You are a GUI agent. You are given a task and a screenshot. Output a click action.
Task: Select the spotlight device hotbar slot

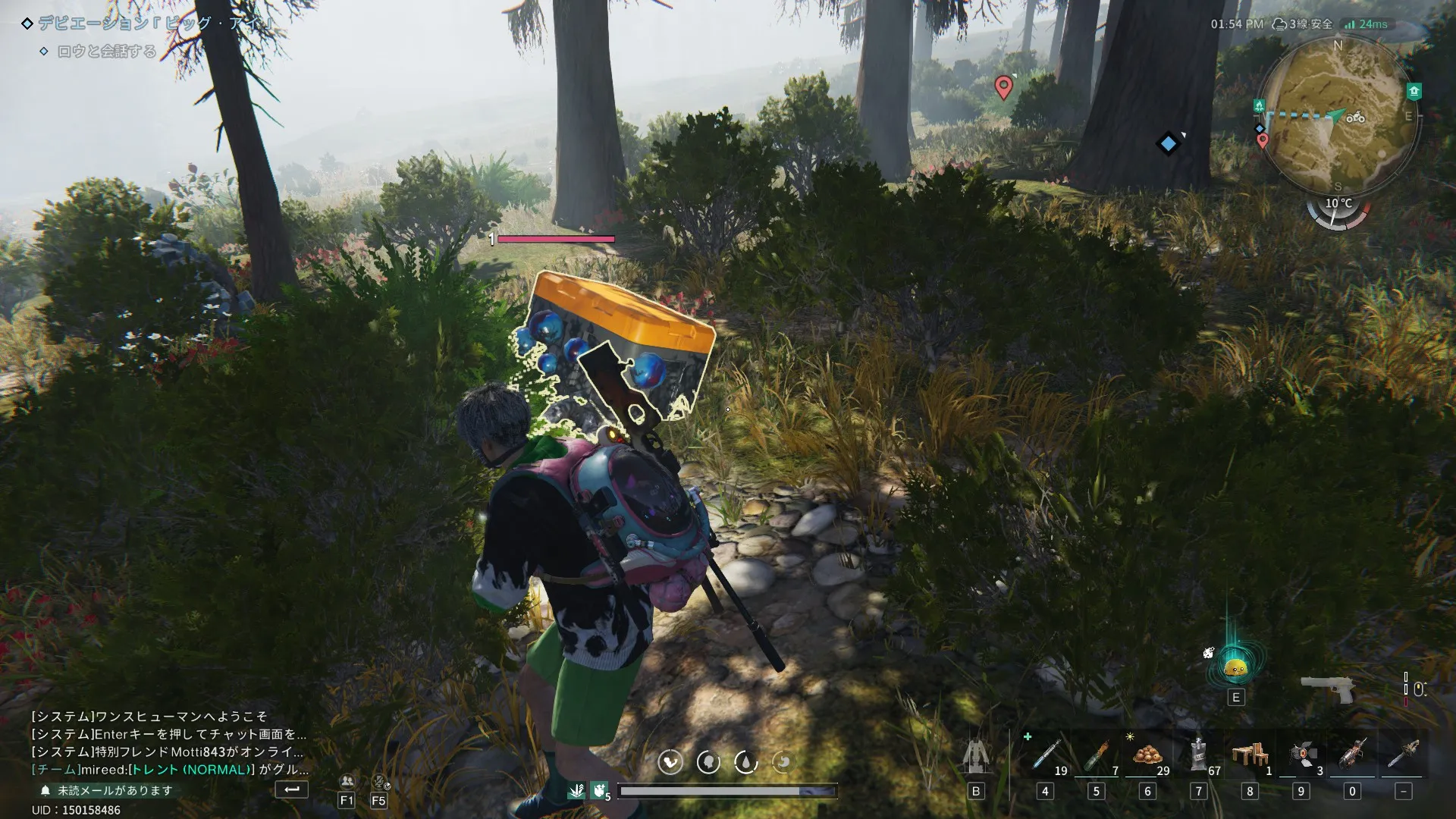1301,755
